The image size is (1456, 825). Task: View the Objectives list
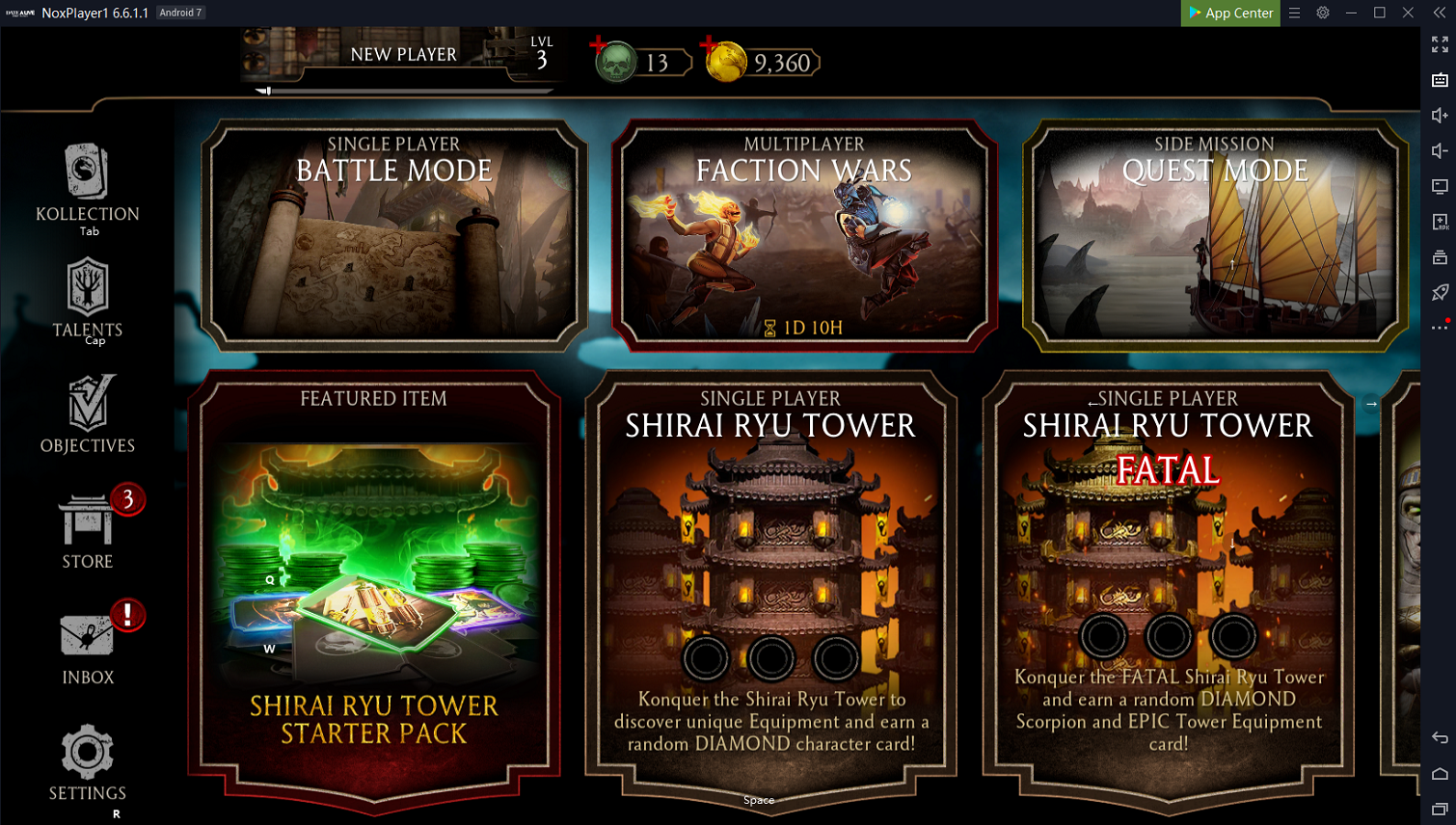click(x=88, y=413)
